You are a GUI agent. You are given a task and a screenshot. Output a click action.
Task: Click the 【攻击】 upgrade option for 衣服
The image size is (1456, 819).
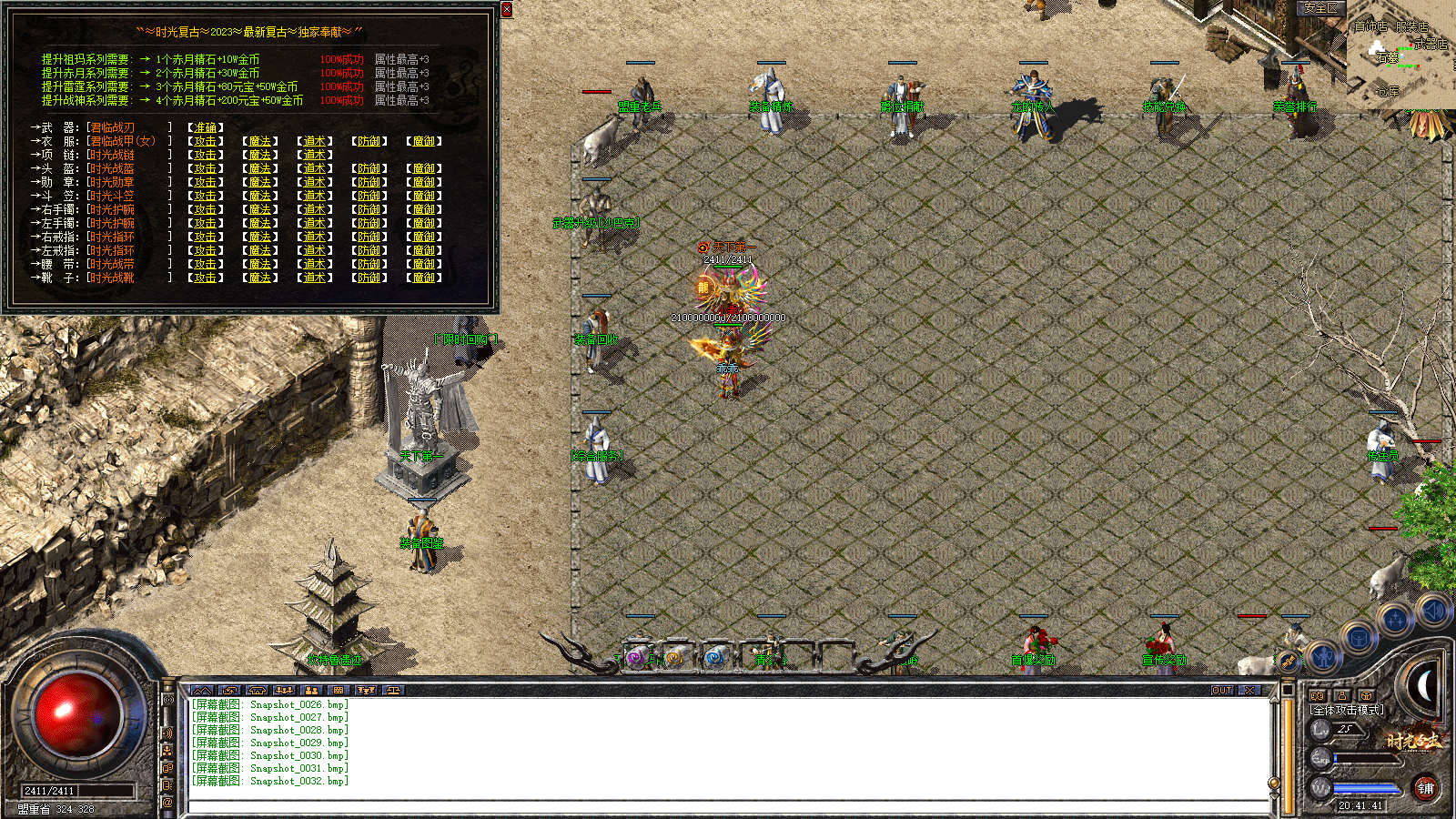point(204,141)
